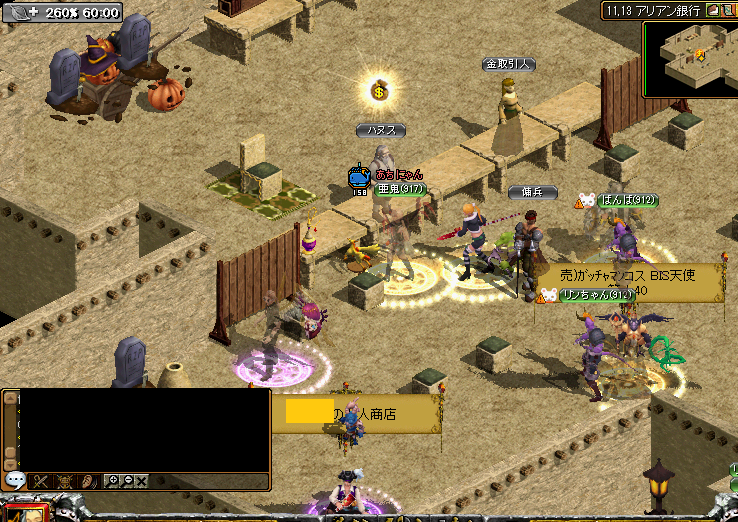Open the book icon beside the map name
Screen dimensions: 738x522
713,11
